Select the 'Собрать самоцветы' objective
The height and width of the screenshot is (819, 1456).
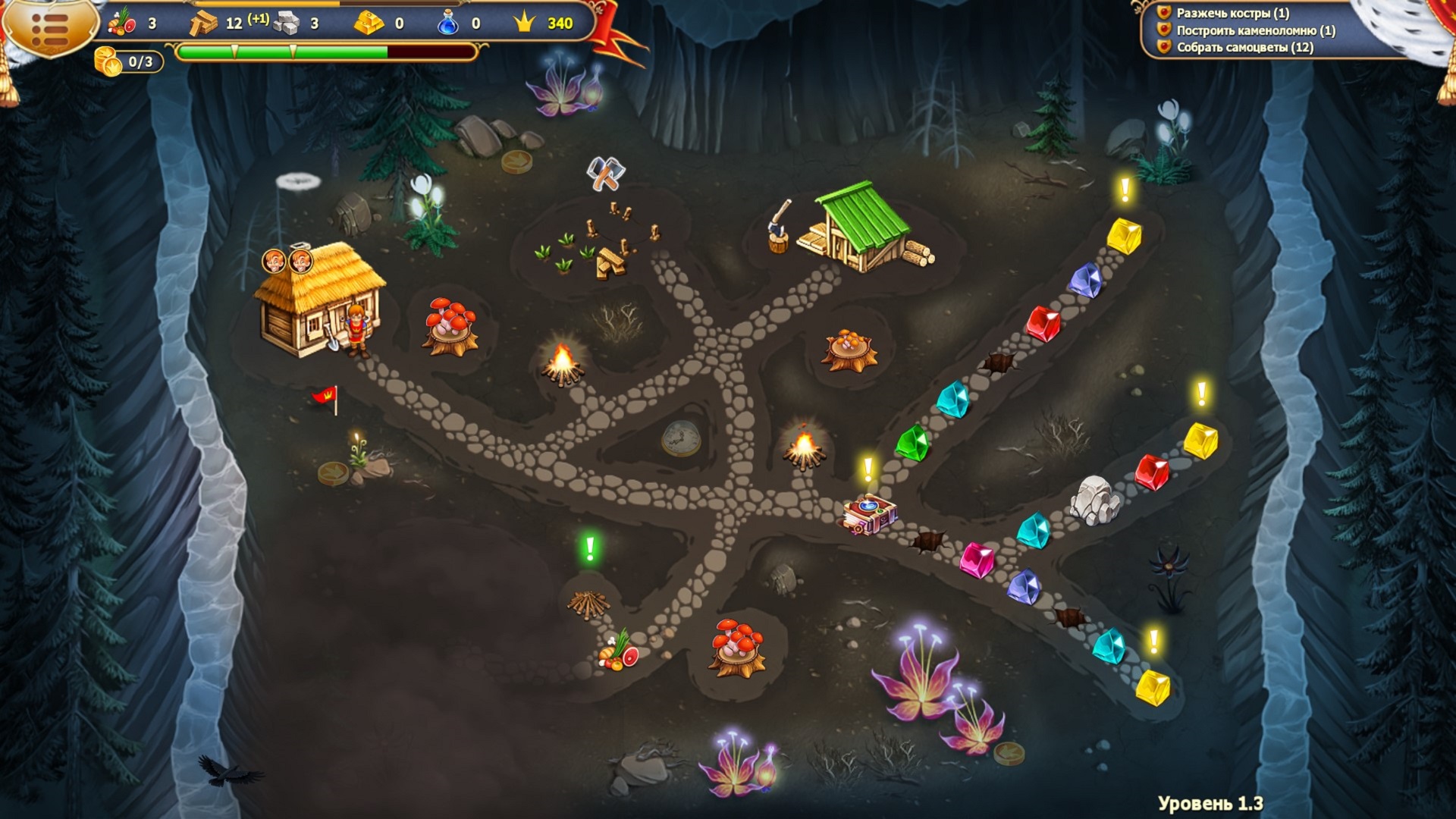pos(1244,47)
